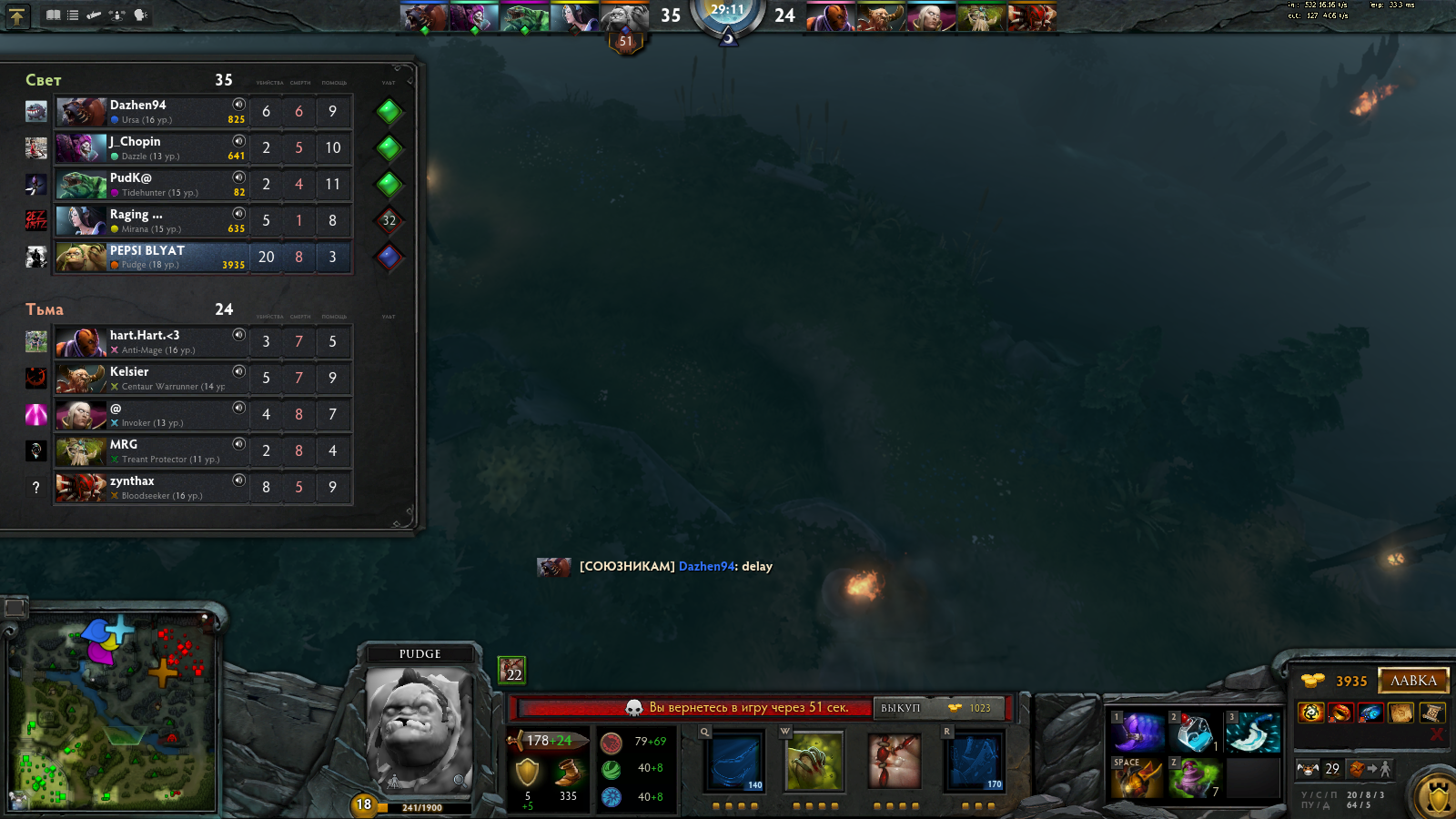Mute Dazhen94's voice in the scoreboard

238,105
